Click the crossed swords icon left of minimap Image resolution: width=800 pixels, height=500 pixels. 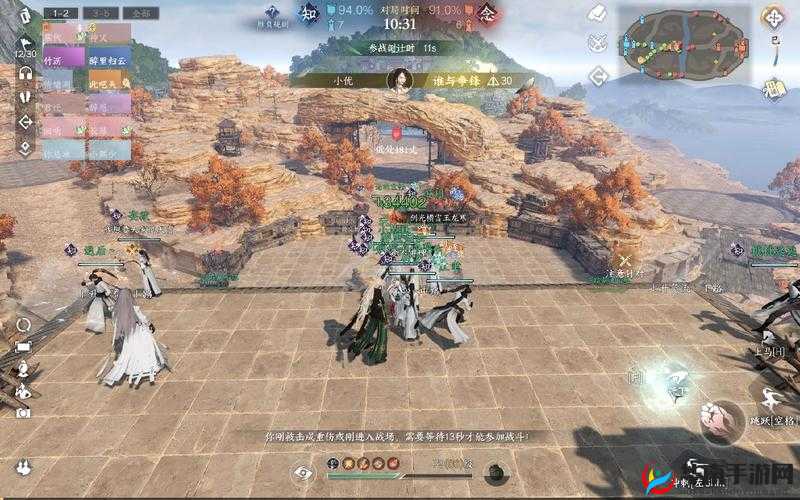click(598, 43)
